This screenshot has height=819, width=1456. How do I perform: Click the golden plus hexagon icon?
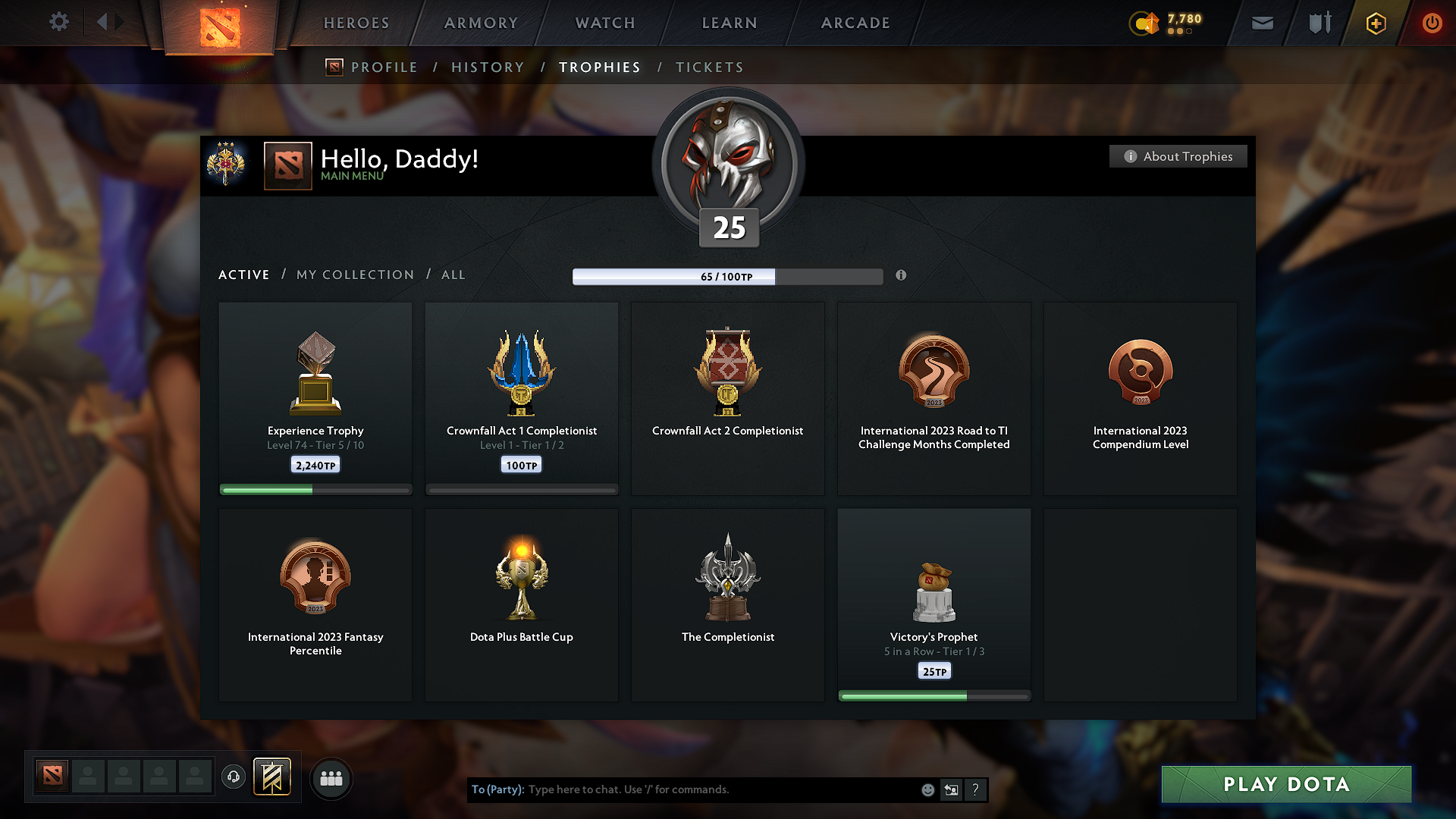pyautogui.click(x=1375, y=23)
